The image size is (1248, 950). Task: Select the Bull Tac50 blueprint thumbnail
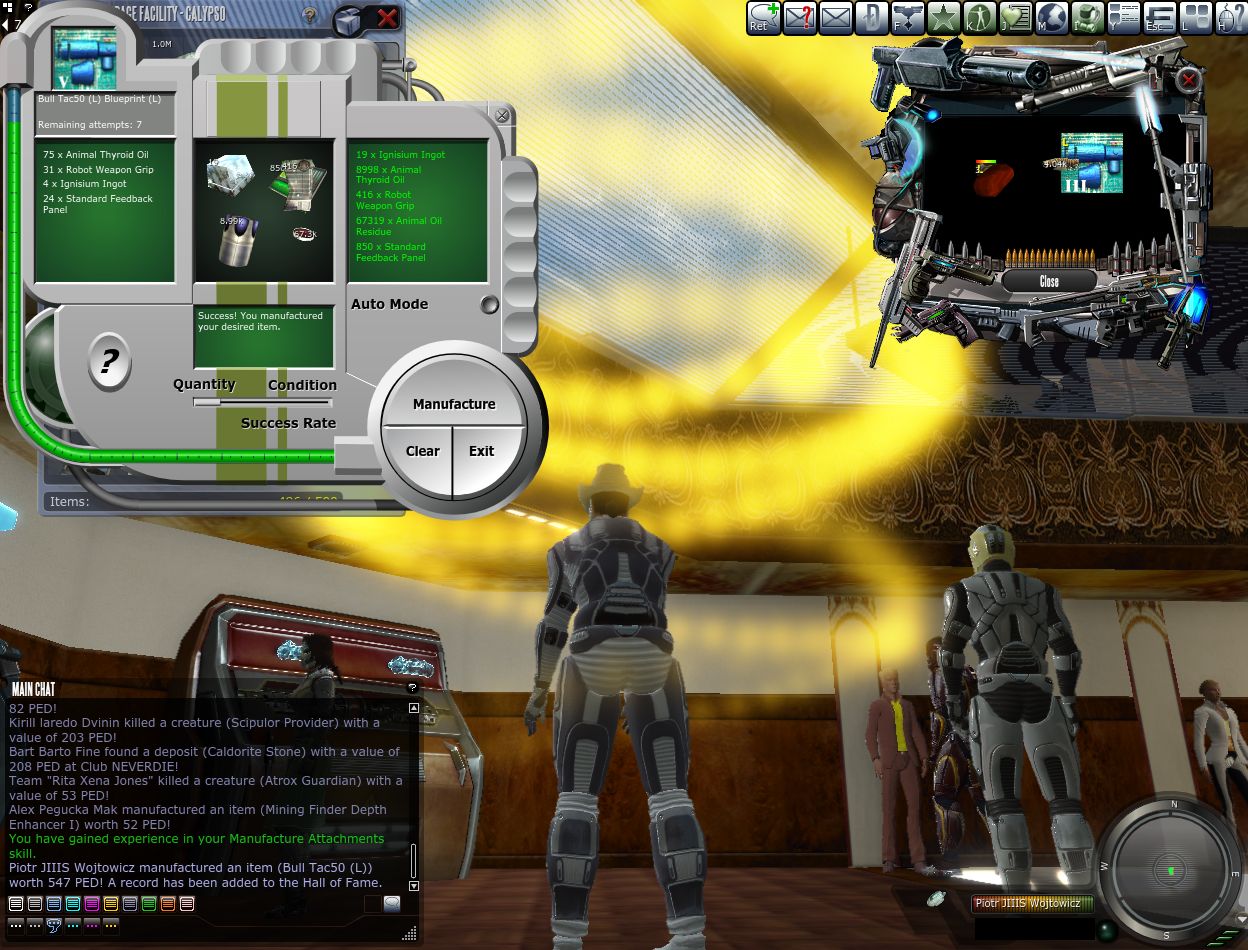tap(84, 59)
